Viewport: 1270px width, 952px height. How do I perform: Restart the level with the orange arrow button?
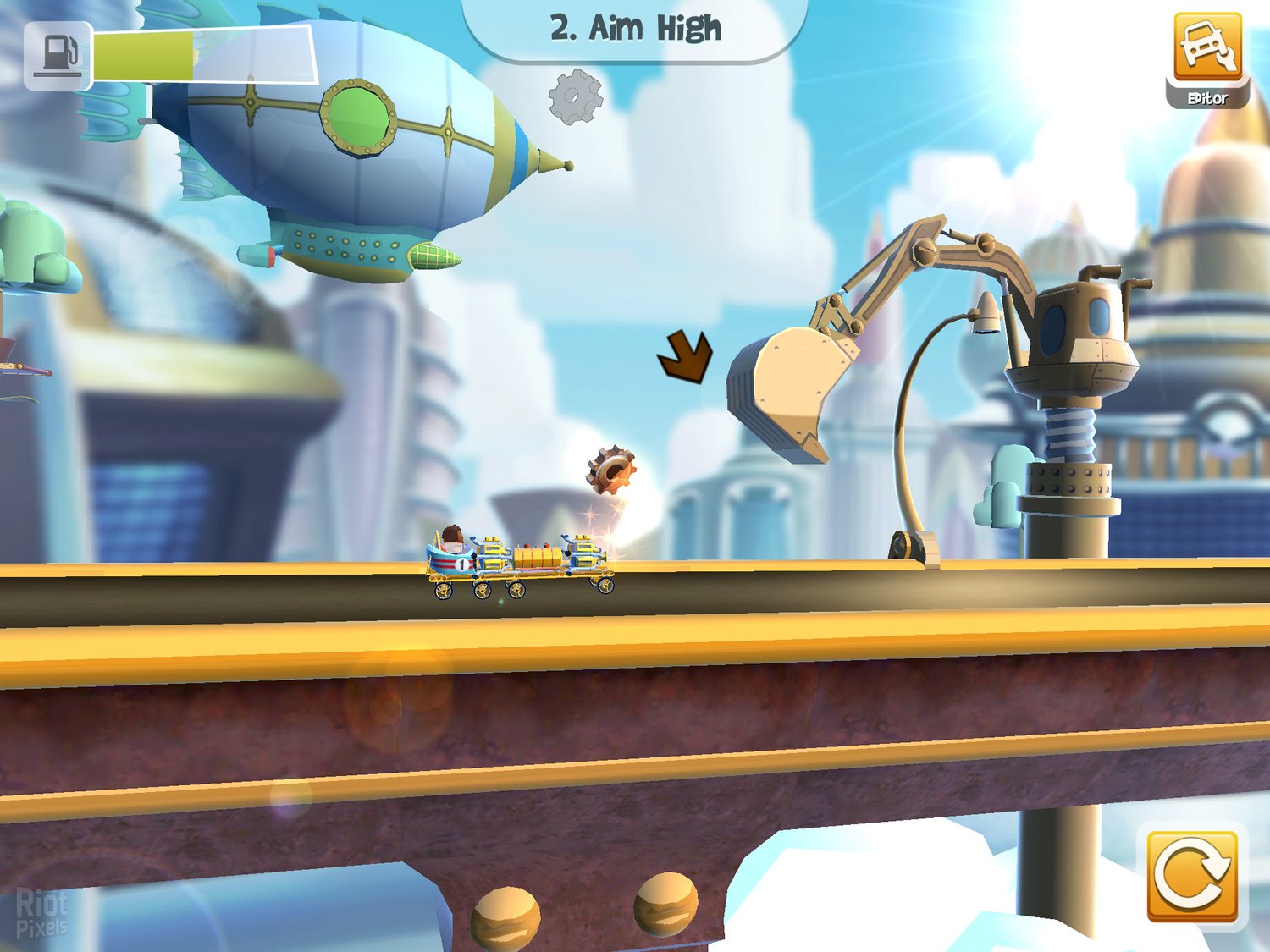point(1192,876)
